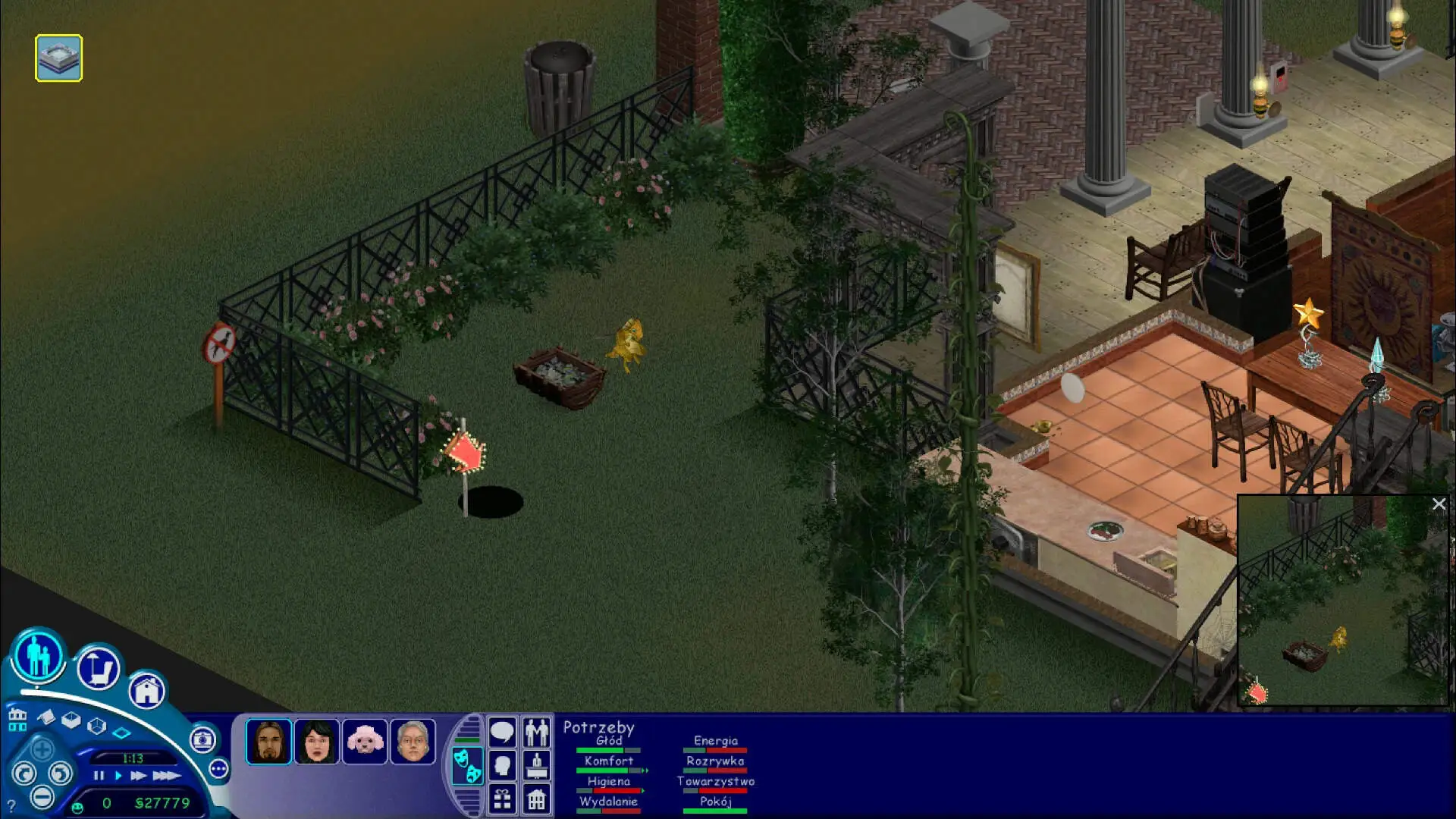
Task: Open Buy mode with the chair and lamp icon
Action: pyautogui.click(x=99, y=669)
